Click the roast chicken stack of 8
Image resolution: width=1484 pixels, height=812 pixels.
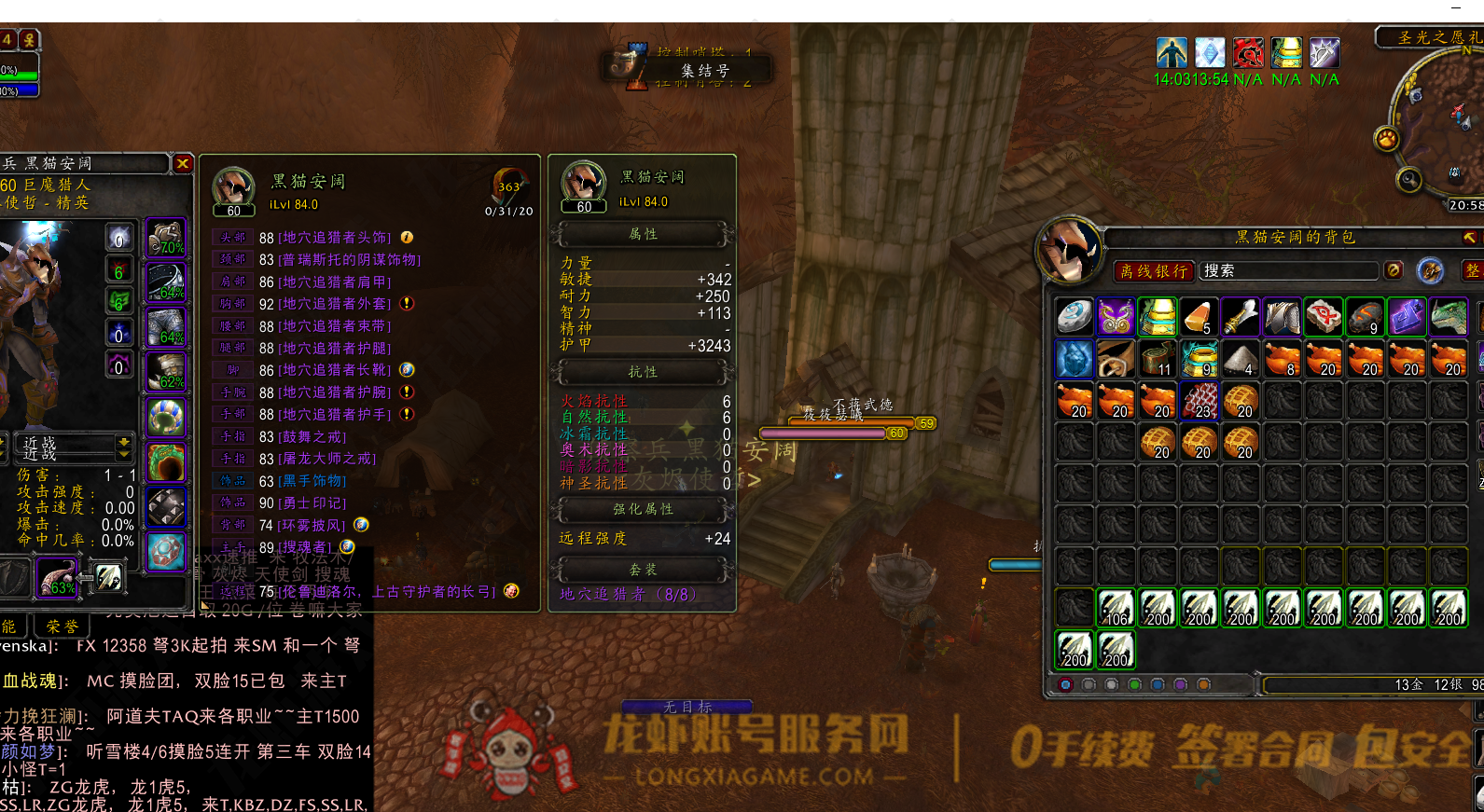[1282, 359]
